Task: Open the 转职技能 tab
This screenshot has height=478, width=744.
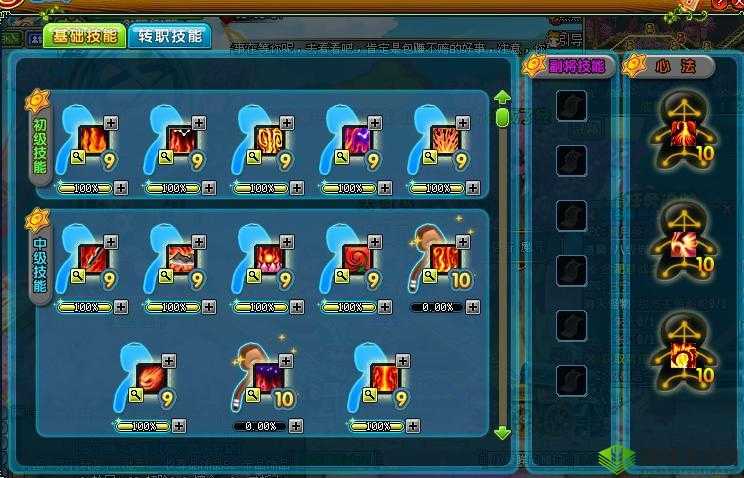Action: 170,37
